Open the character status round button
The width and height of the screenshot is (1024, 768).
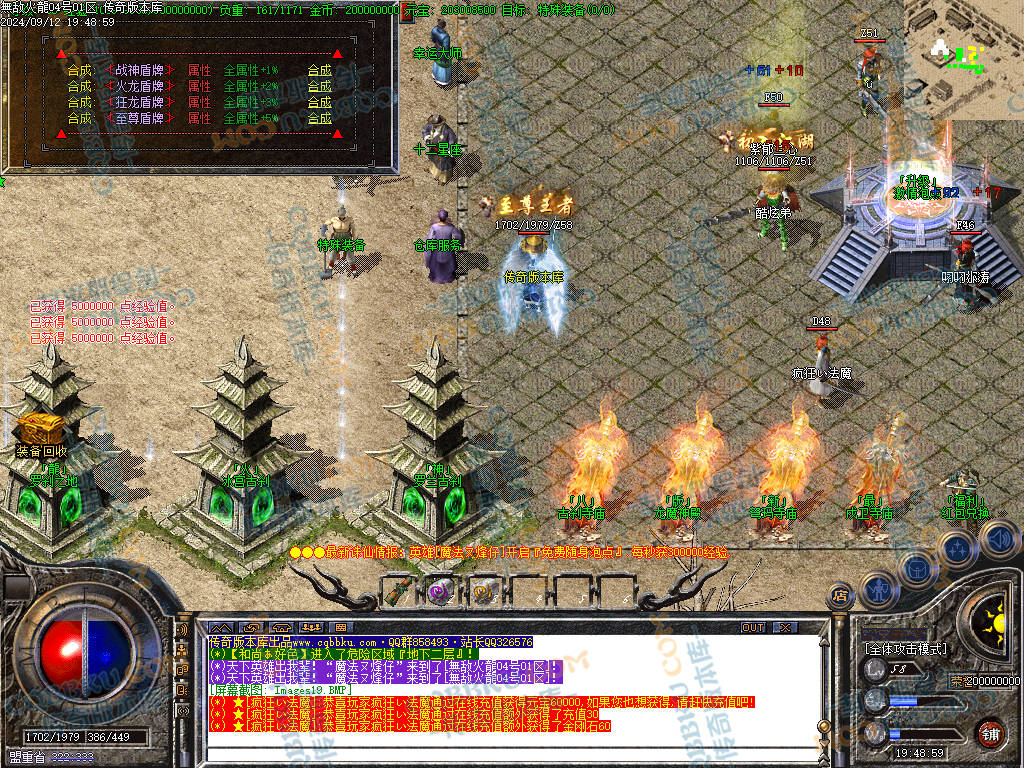point(877,590)
